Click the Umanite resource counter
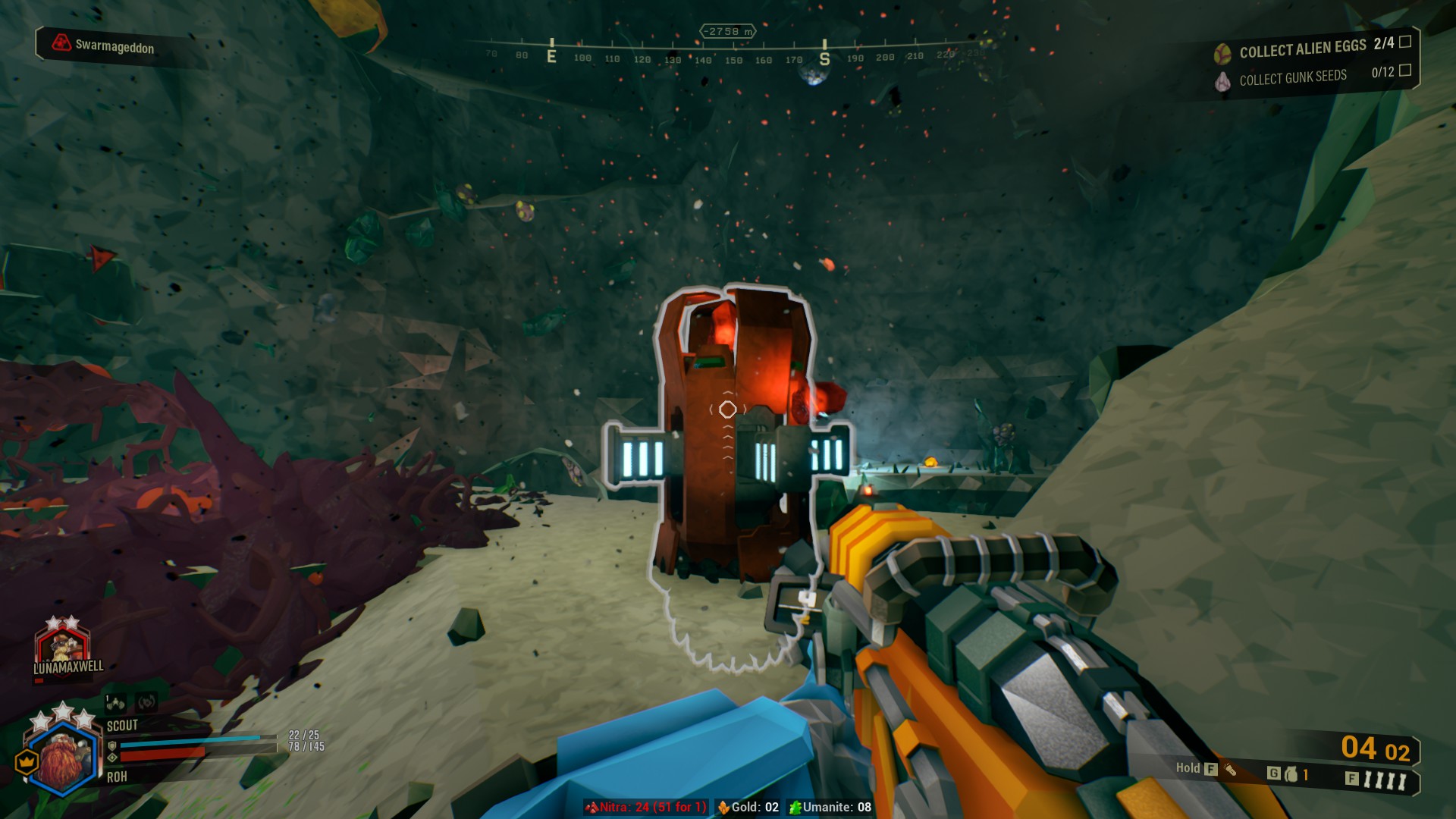This screenshot has width=1456, height=819. tap(830, 807)
